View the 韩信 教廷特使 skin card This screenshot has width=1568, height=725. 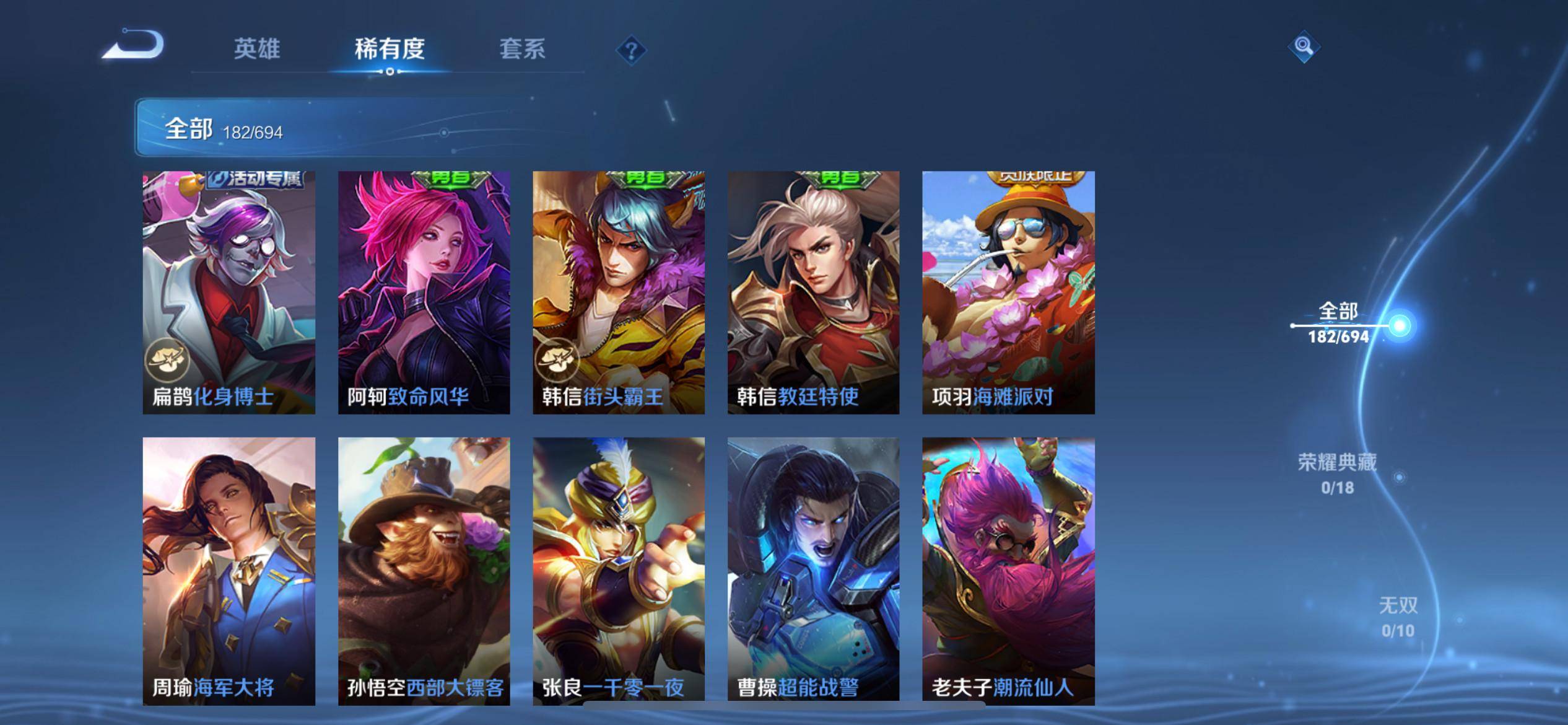[x=813, y=292]
